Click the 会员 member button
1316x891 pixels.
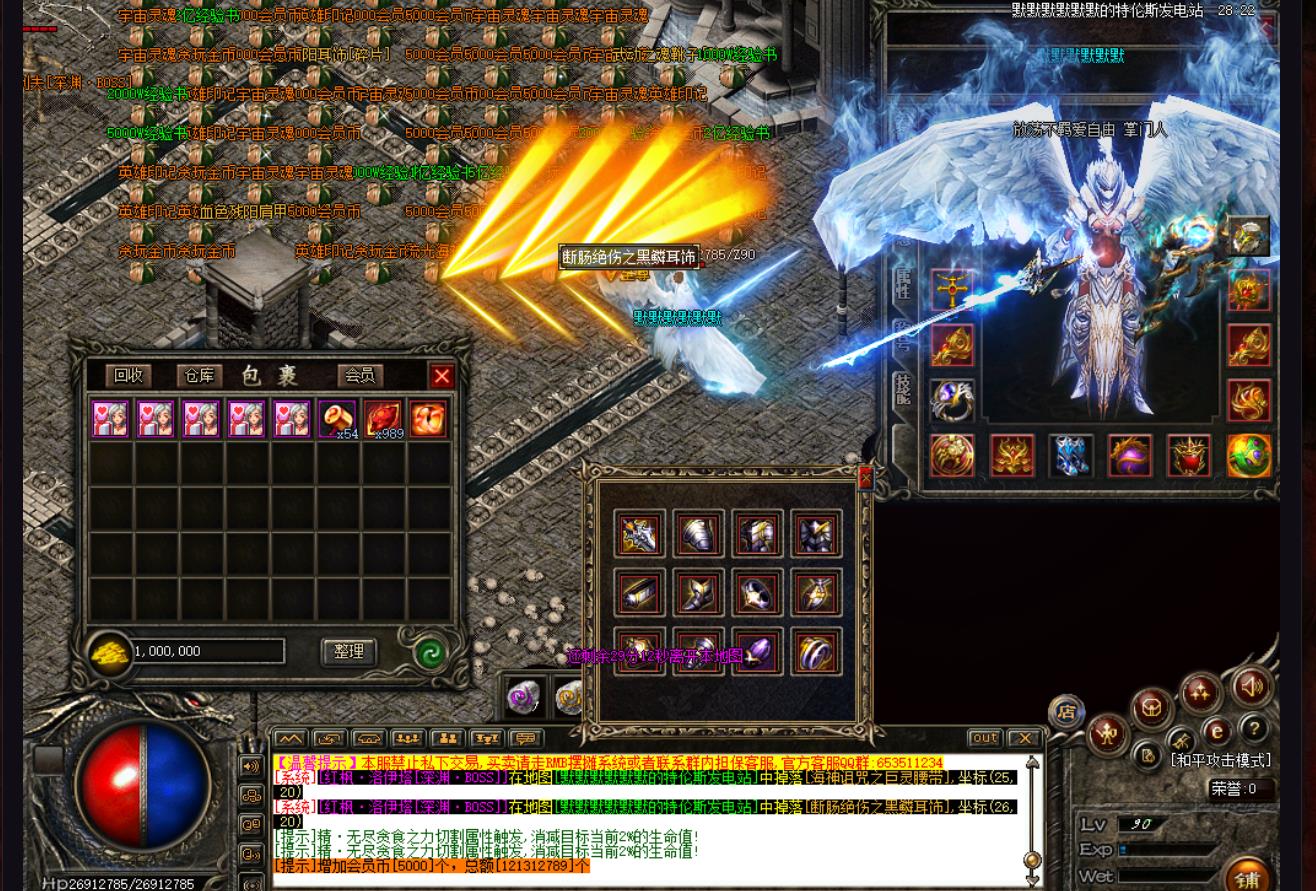click(x=359, y=375)
